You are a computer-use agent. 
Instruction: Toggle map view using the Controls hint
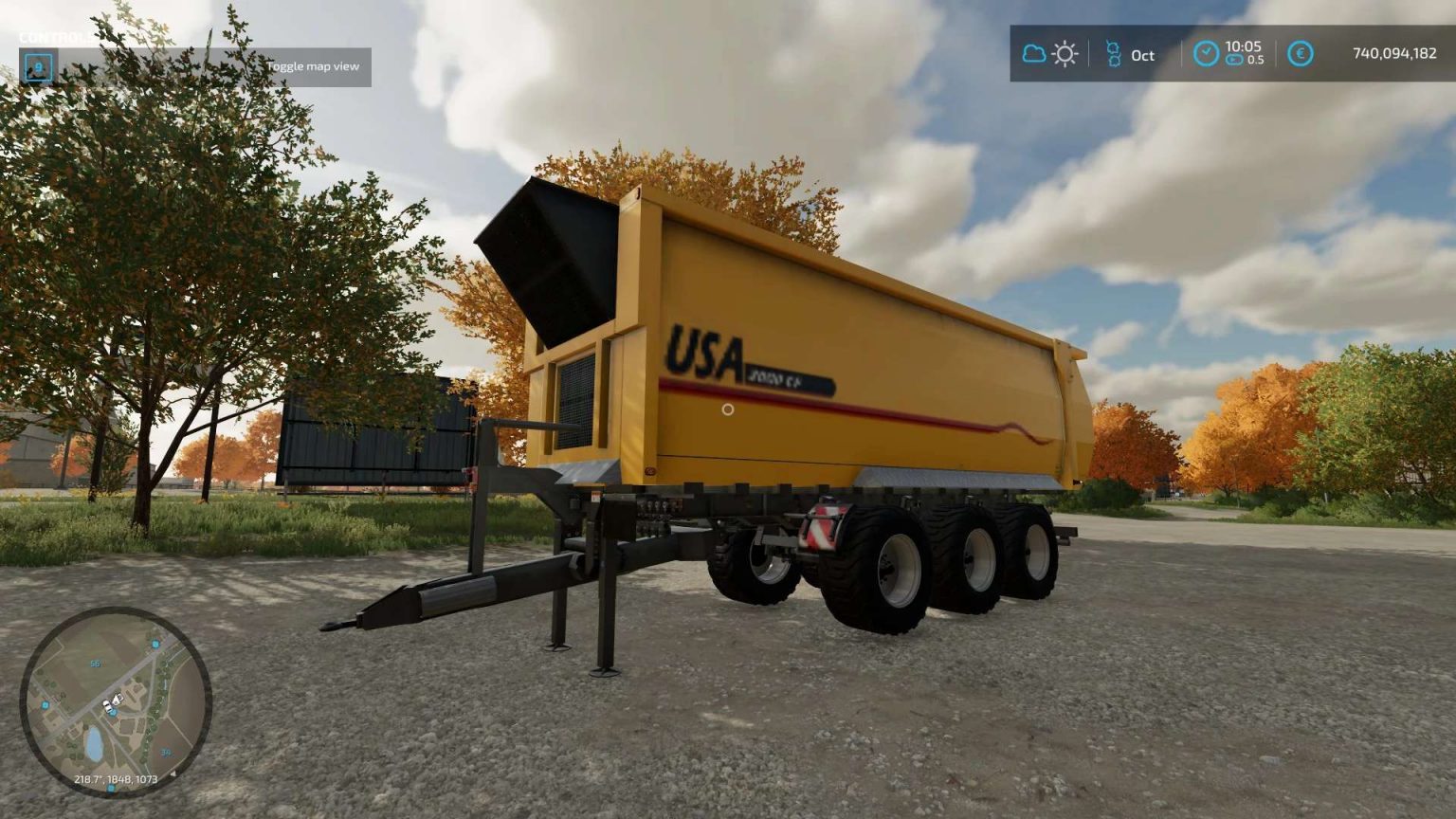click(x=315, y=66)
